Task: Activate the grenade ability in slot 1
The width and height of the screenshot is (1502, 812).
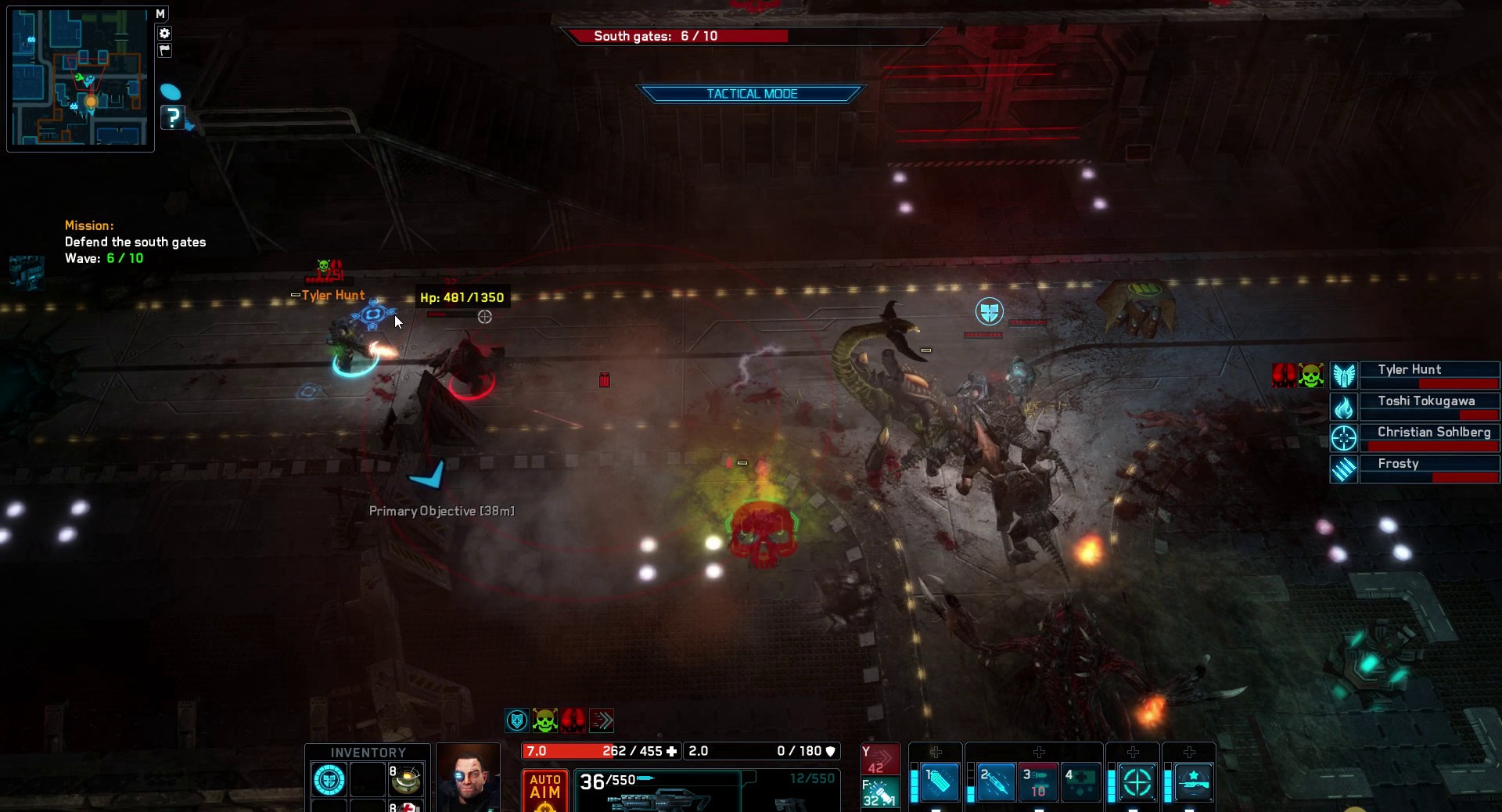Action: (940, 781)
